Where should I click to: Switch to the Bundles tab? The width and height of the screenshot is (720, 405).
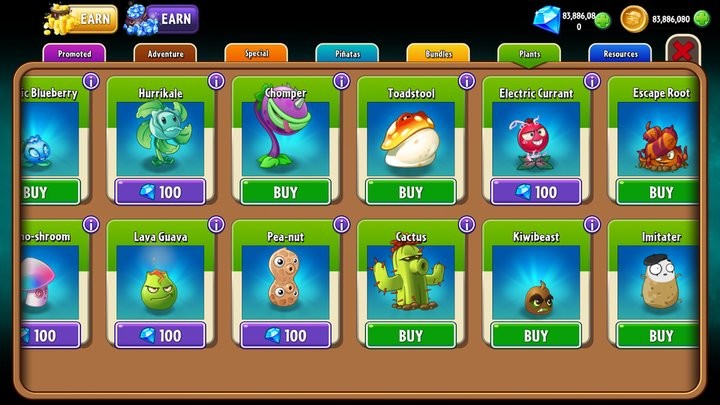(437, 53)
